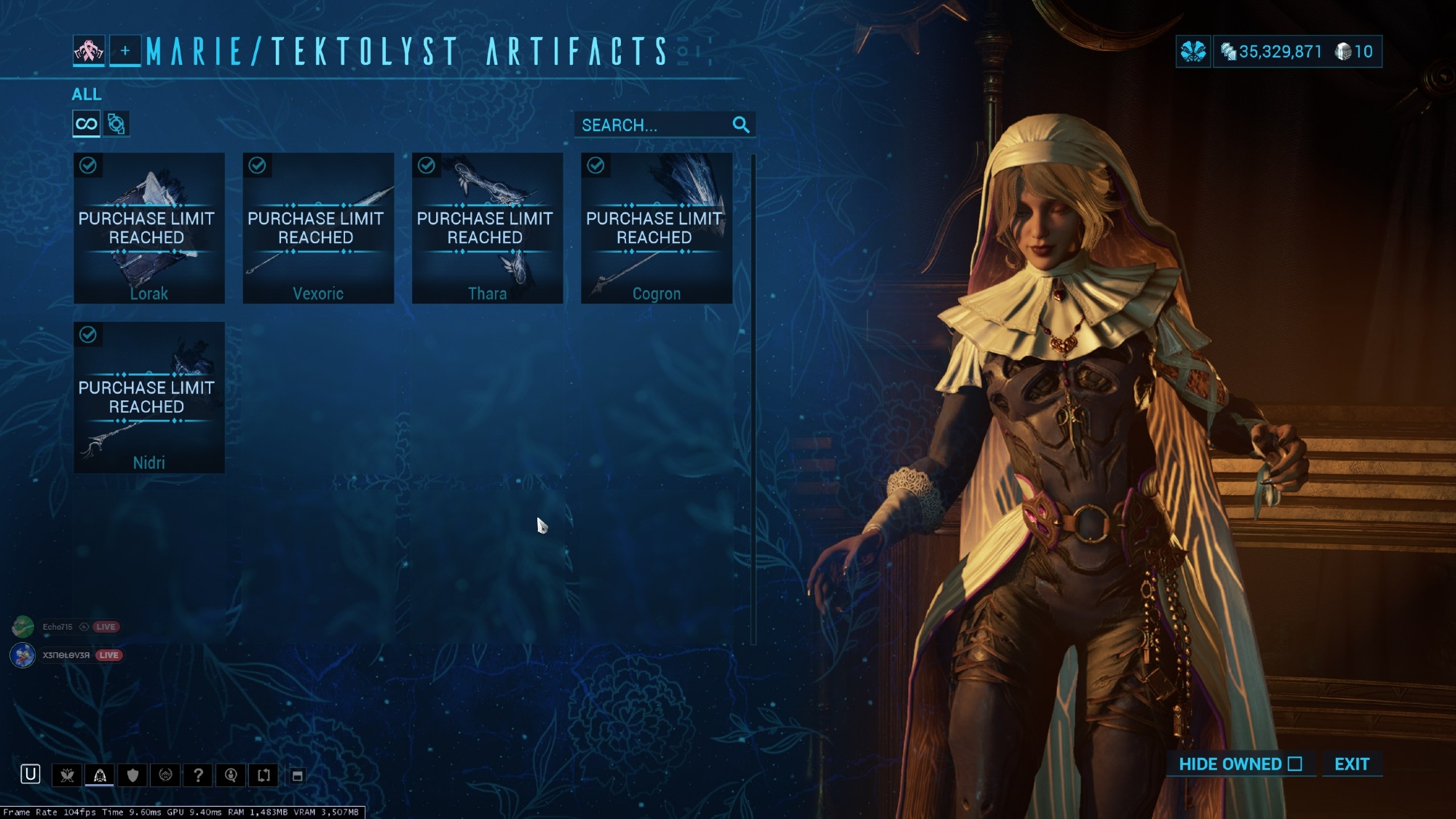Open the shield toolbar icon
The image size is (1456, 819).
tap(132, 775)
